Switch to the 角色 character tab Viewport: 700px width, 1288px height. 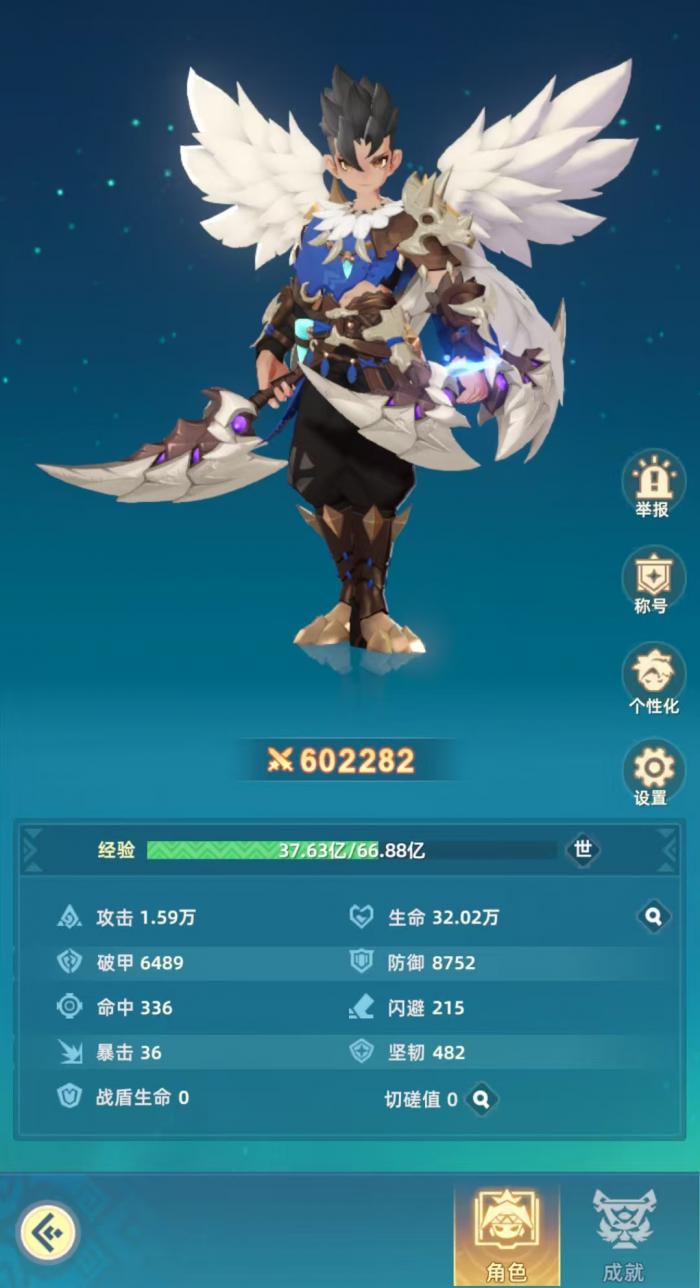(x=506, y=1234)
